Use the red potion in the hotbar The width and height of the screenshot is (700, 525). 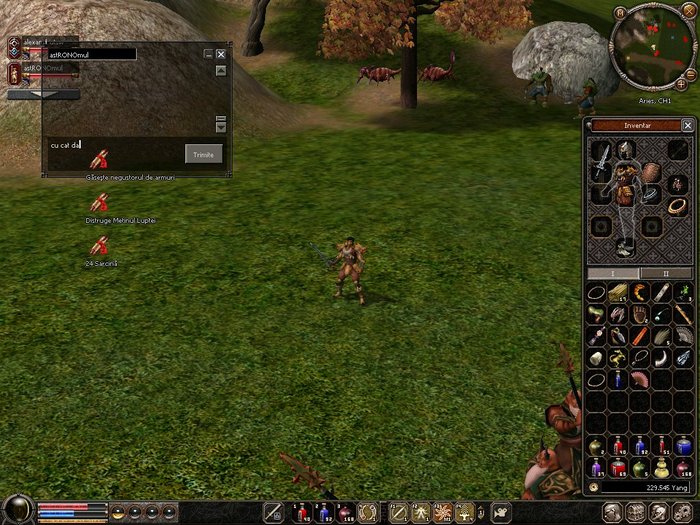pyautogui.click(x=301, y=513)
